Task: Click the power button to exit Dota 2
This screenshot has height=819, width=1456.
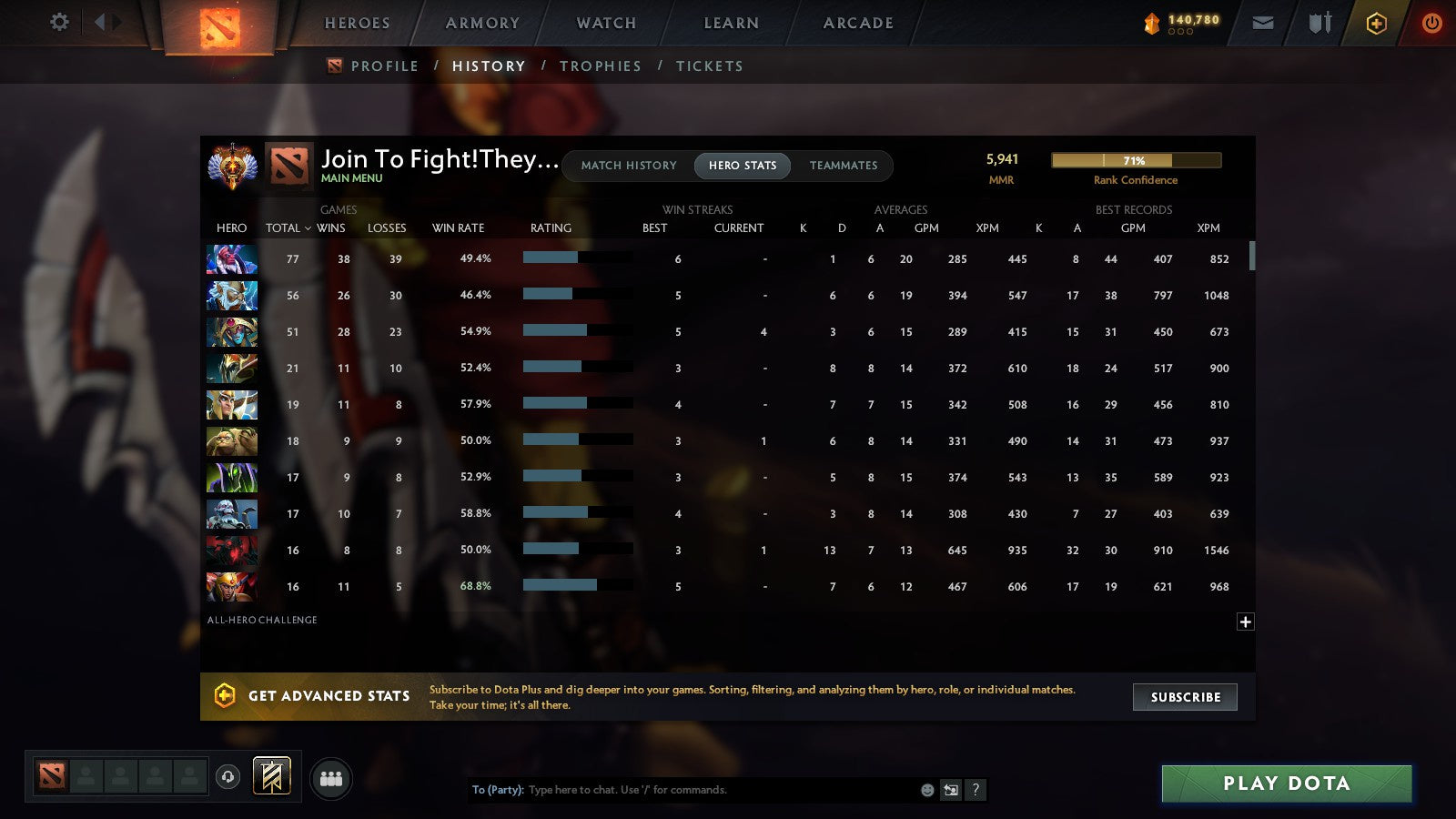Action: pos(1431,23)
